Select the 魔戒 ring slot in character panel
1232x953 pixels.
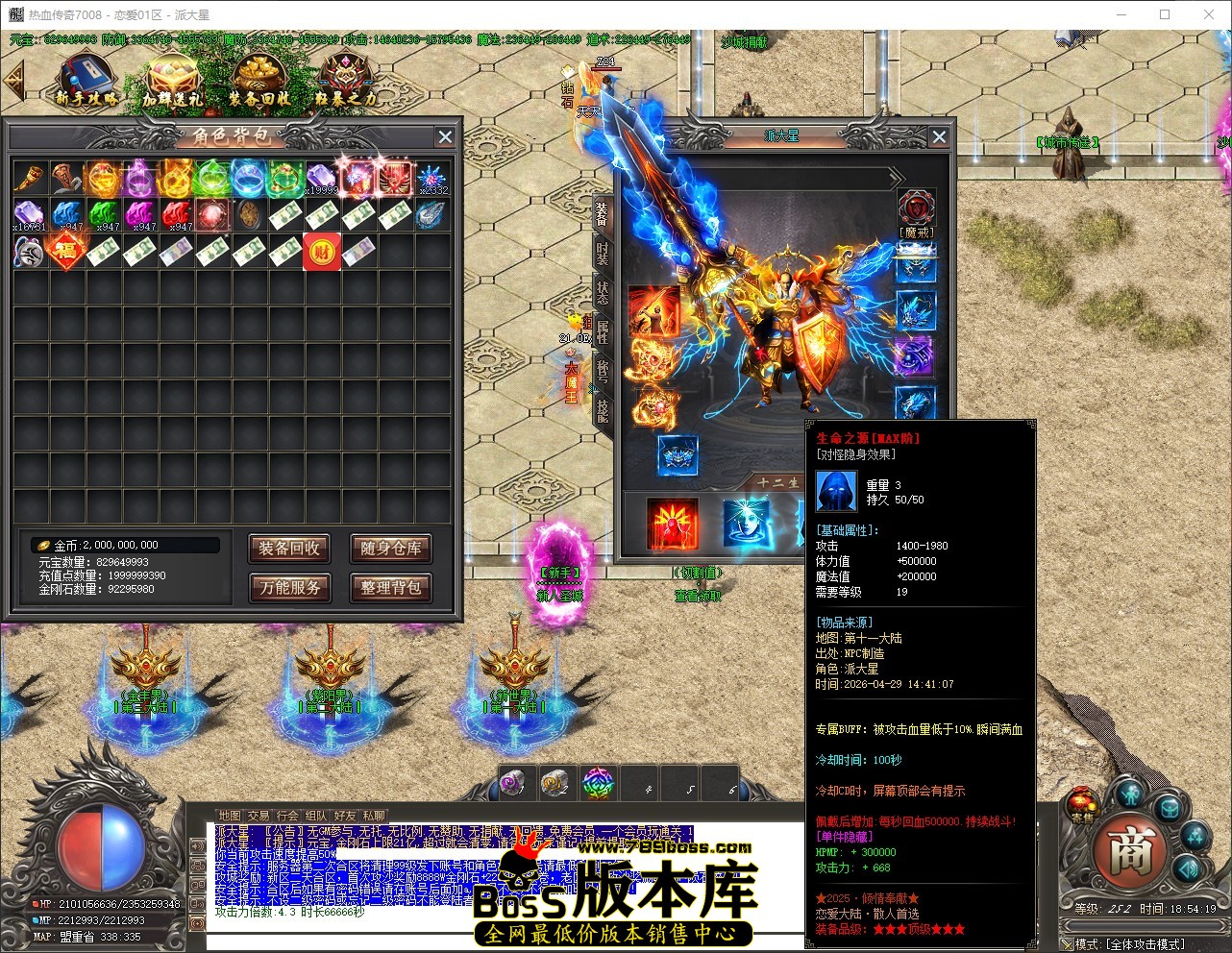[x=916, y=207]
